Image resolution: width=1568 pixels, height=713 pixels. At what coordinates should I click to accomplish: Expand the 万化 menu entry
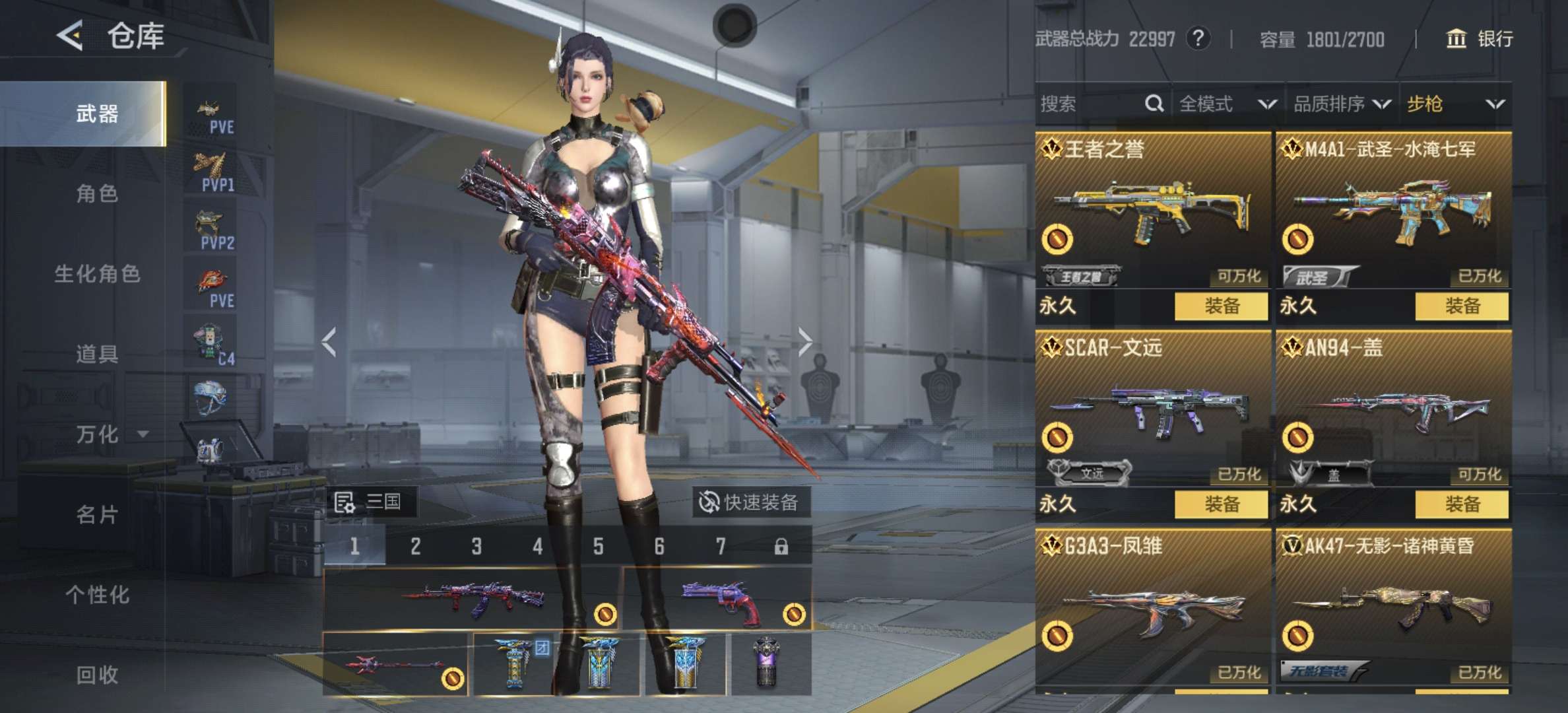(x=109, y=434)
